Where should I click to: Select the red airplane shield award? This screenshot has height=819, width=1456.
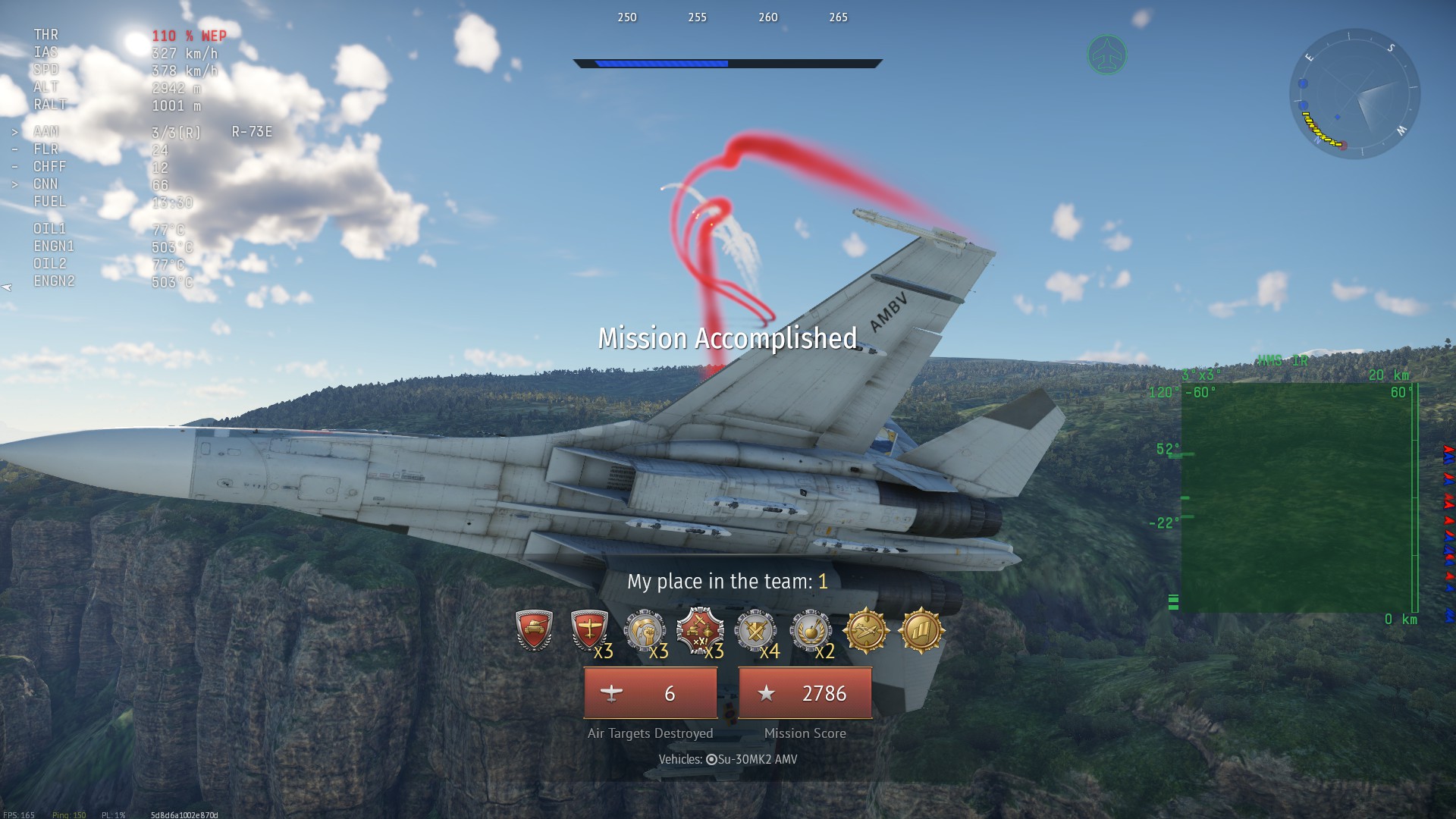click(589, 630)
